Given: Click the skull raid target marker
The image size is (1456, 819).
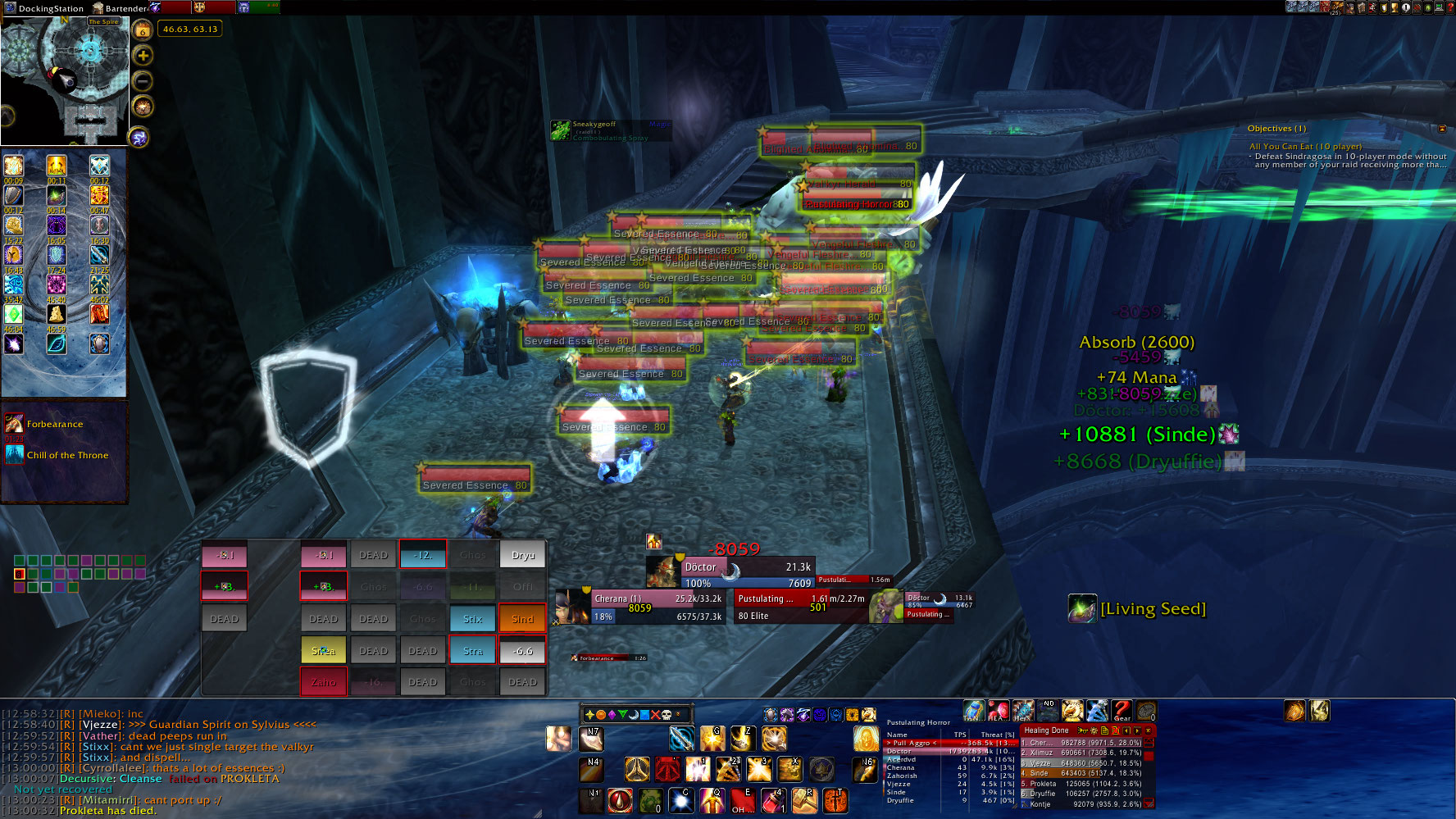Looking at the screenshot, I should click(666, 714).
